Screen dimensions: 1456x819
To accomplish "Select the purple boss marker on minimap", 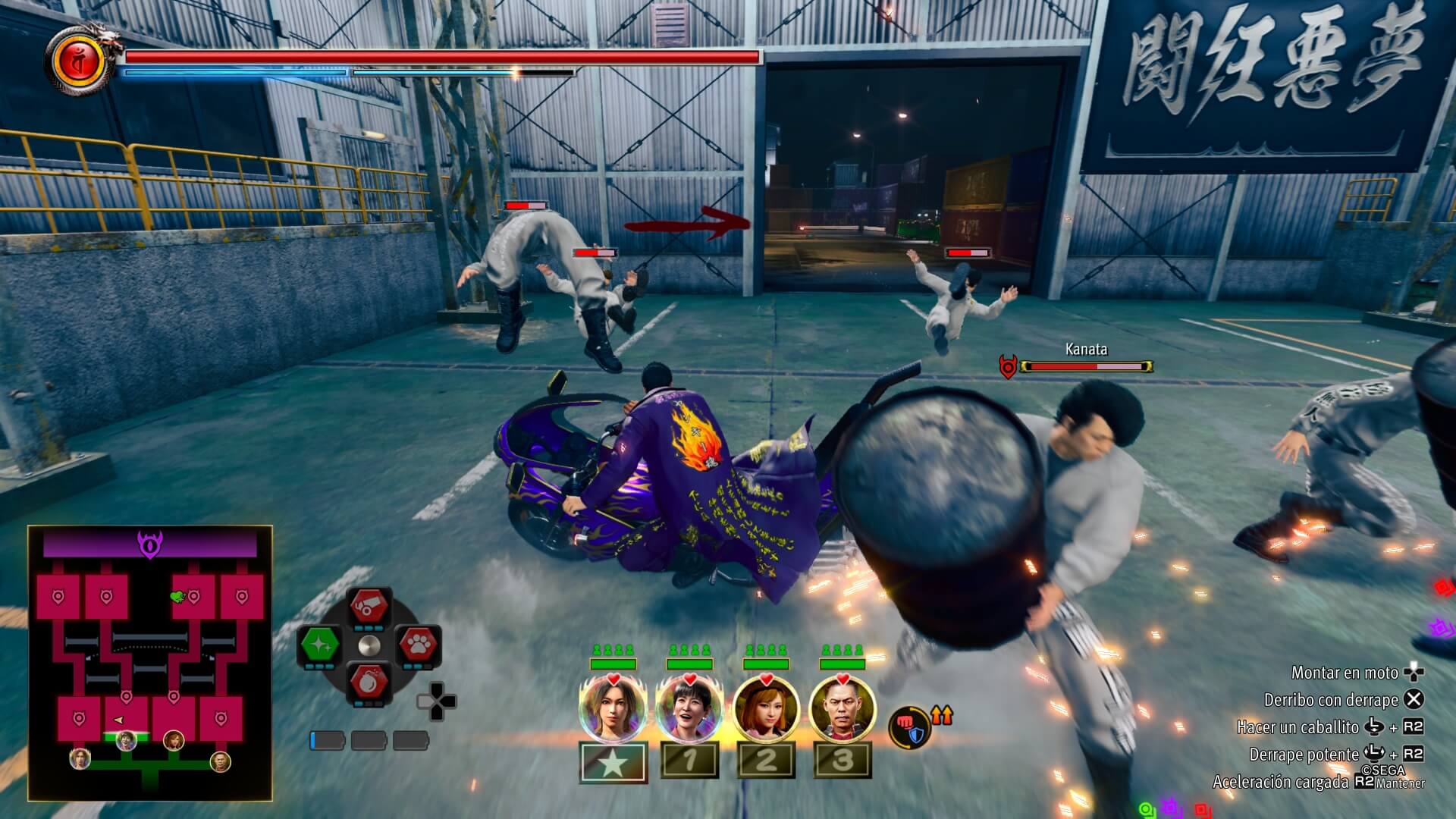I will pos(149,544).
